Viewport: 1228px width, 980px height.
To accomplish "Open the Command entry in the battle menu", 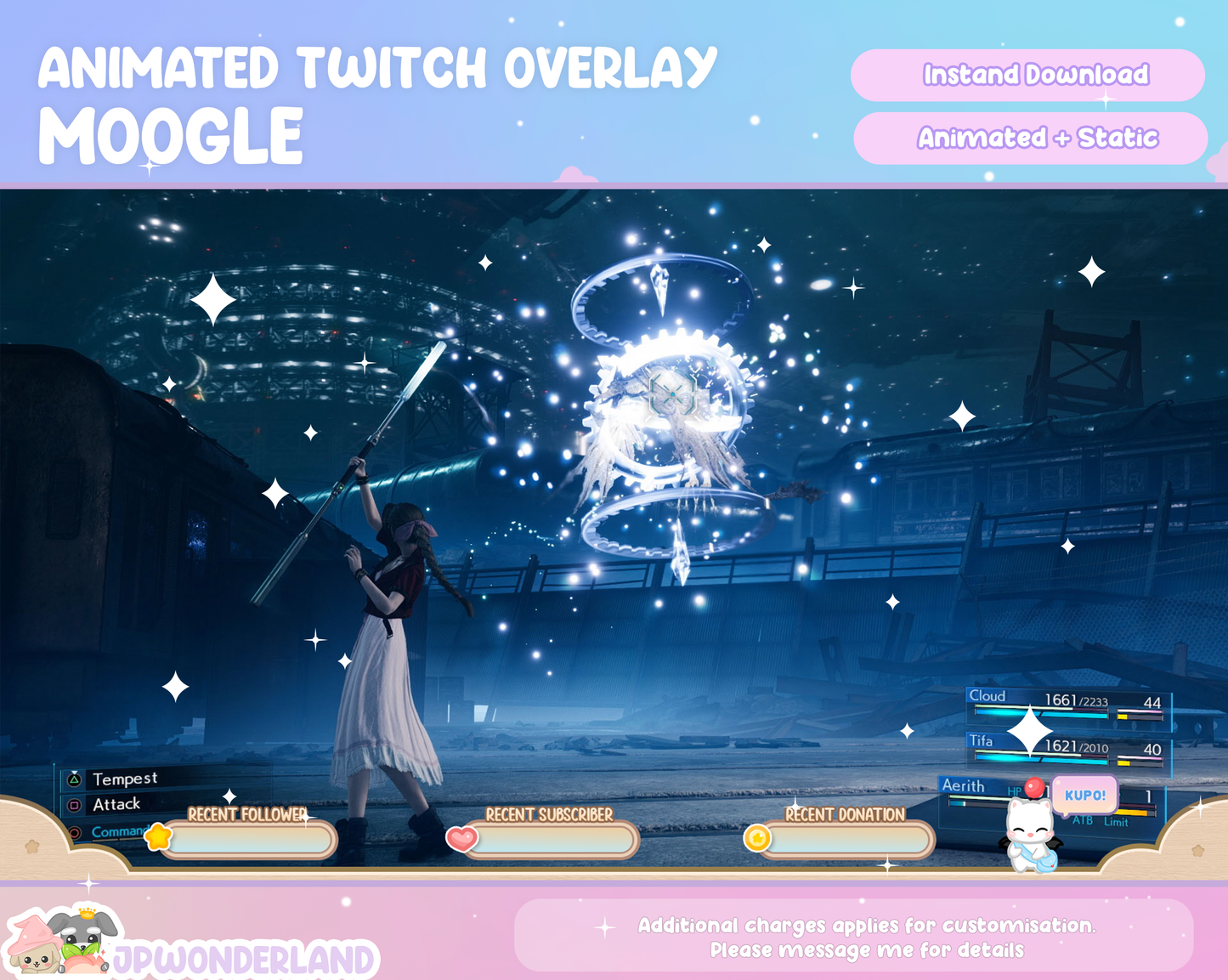I will tap(119, 831).
